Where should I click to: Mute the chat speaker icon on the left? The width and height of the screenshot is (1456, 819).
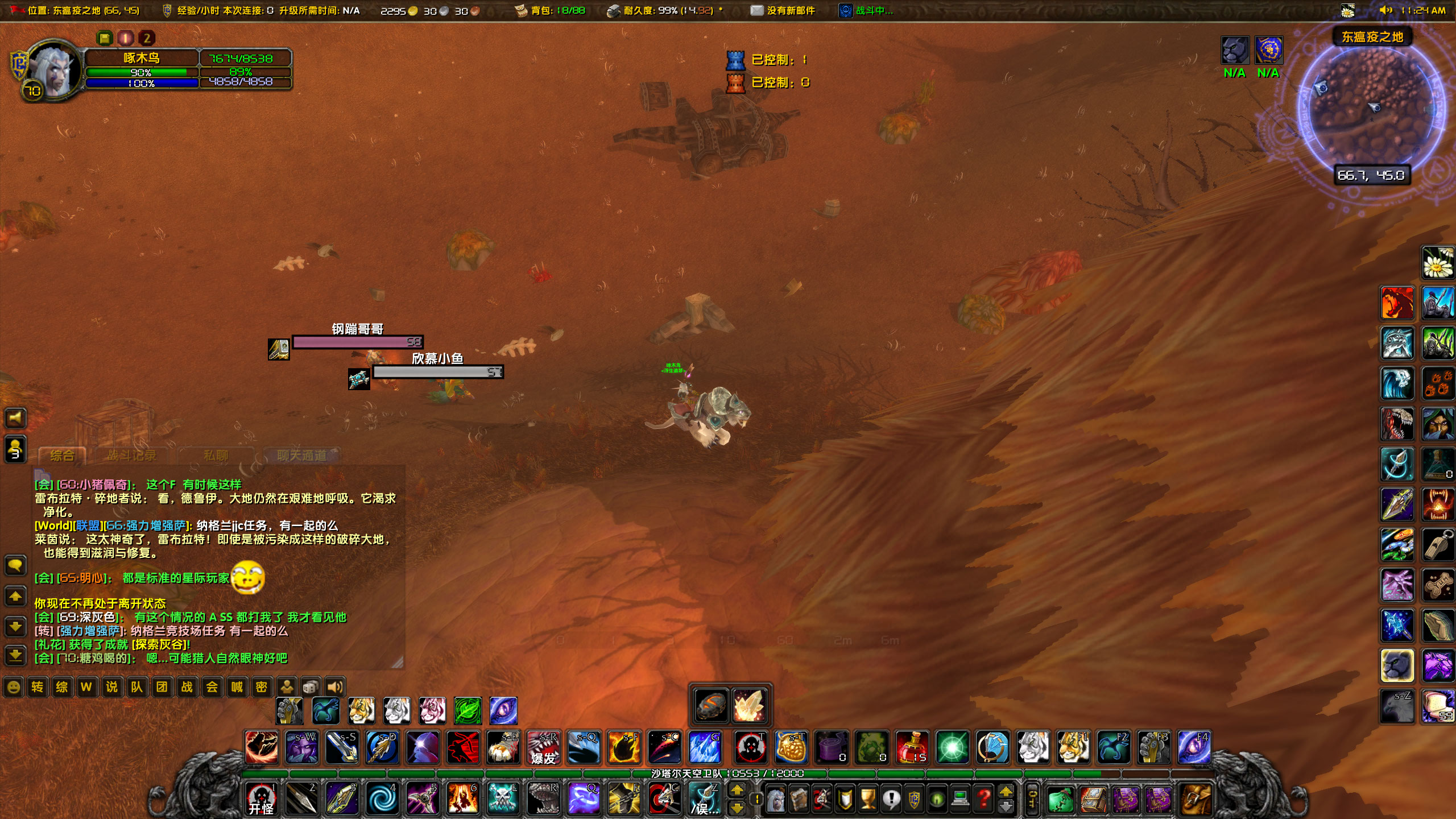(x=15, y=418)
